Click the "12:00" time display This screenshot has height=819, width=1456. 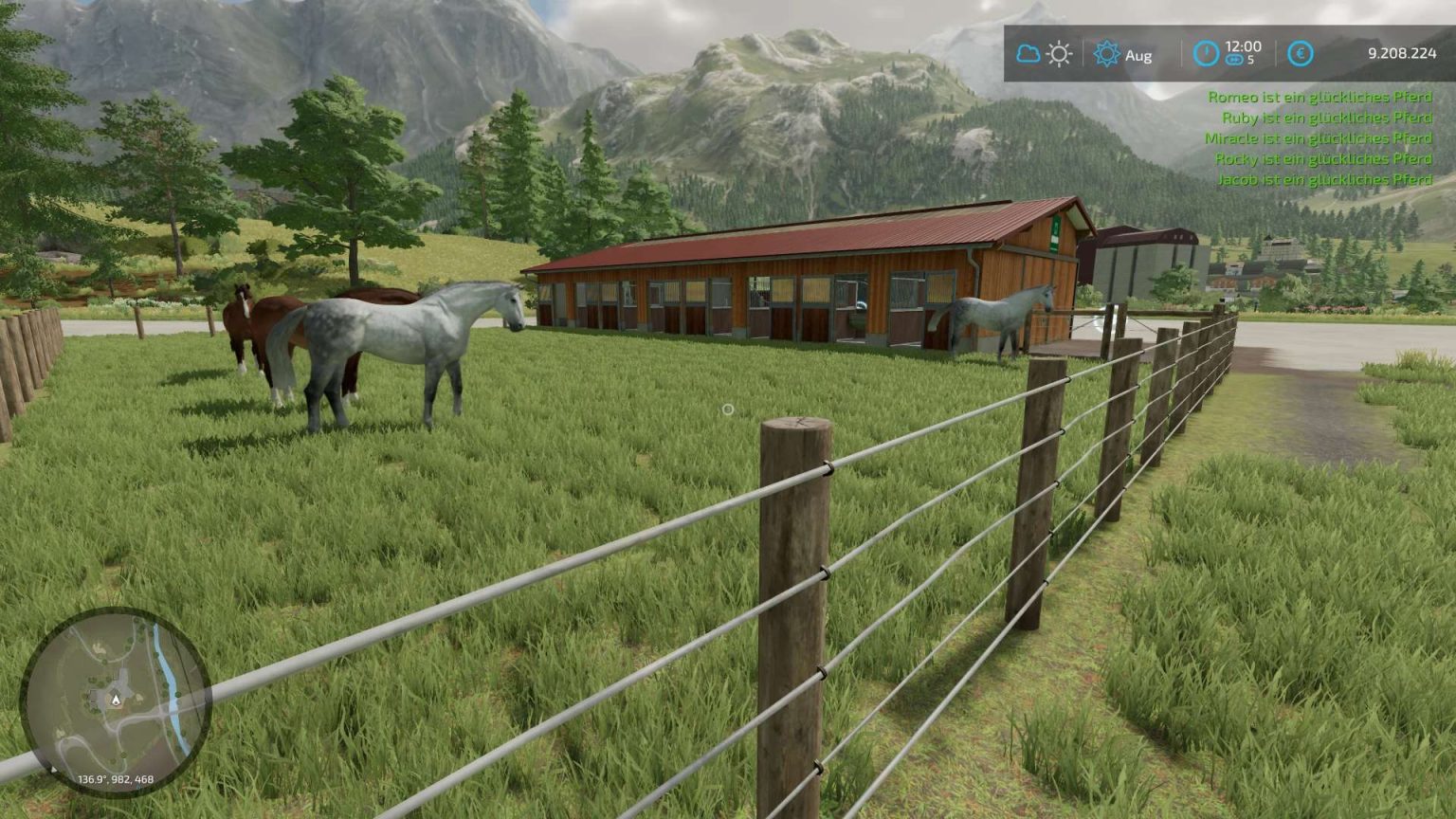click(1245, 45)
